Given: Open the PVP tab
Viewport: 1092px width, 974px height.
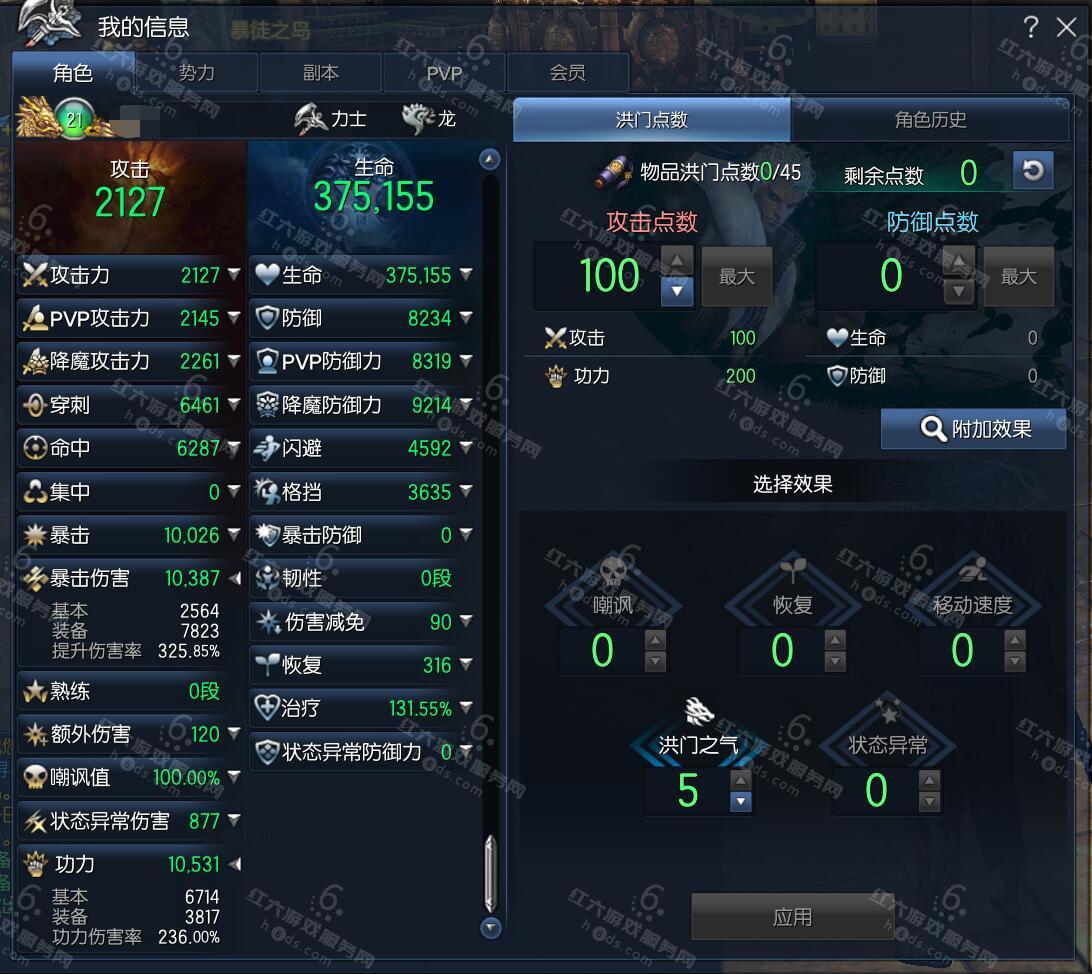Looking at the screenshot, I should [444, 73].
